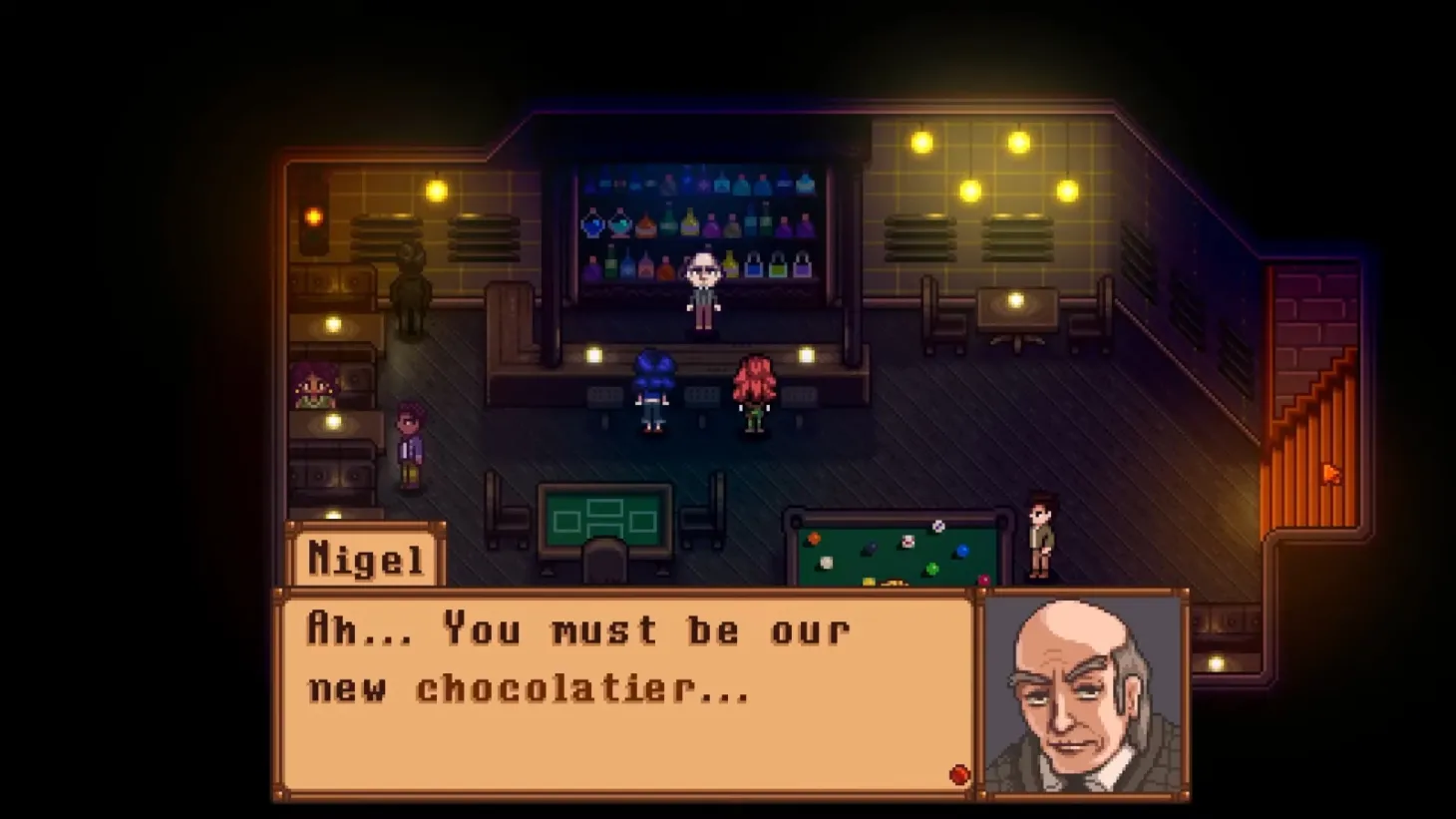
Task: Click the Nigel name label
Action: pos(365,557)
